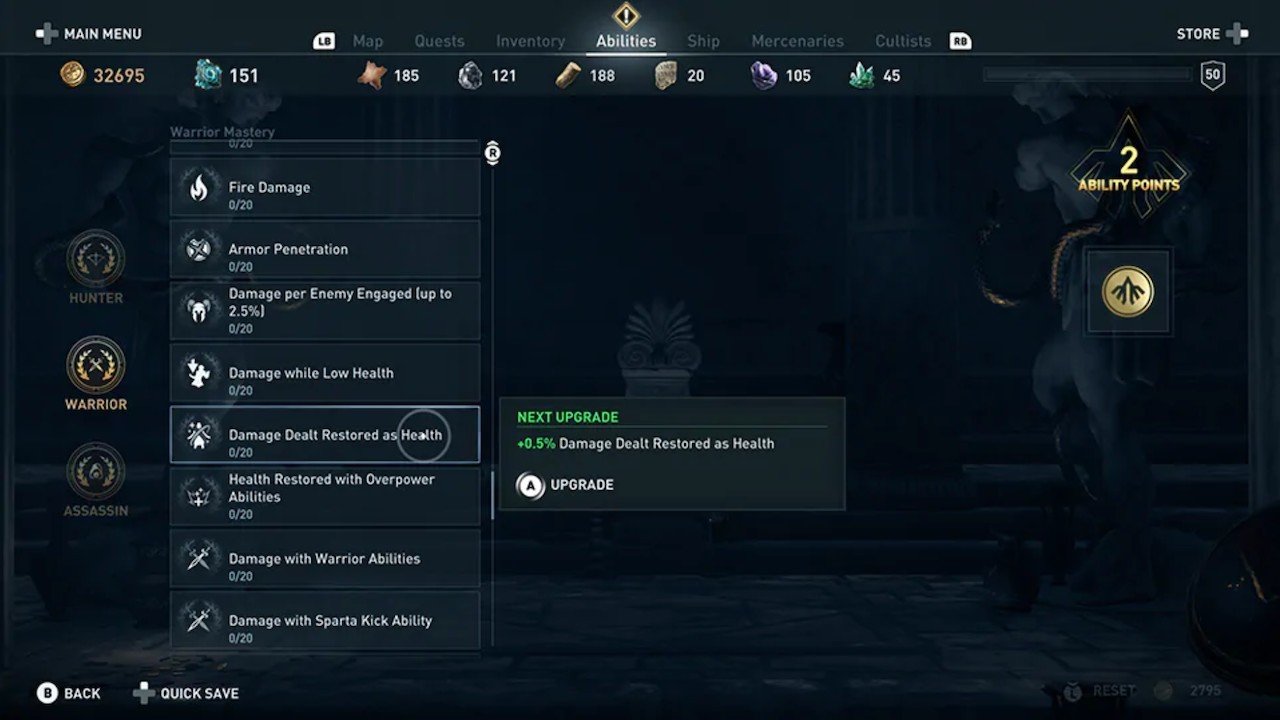Open the Inventory tab

coord(530,41)
